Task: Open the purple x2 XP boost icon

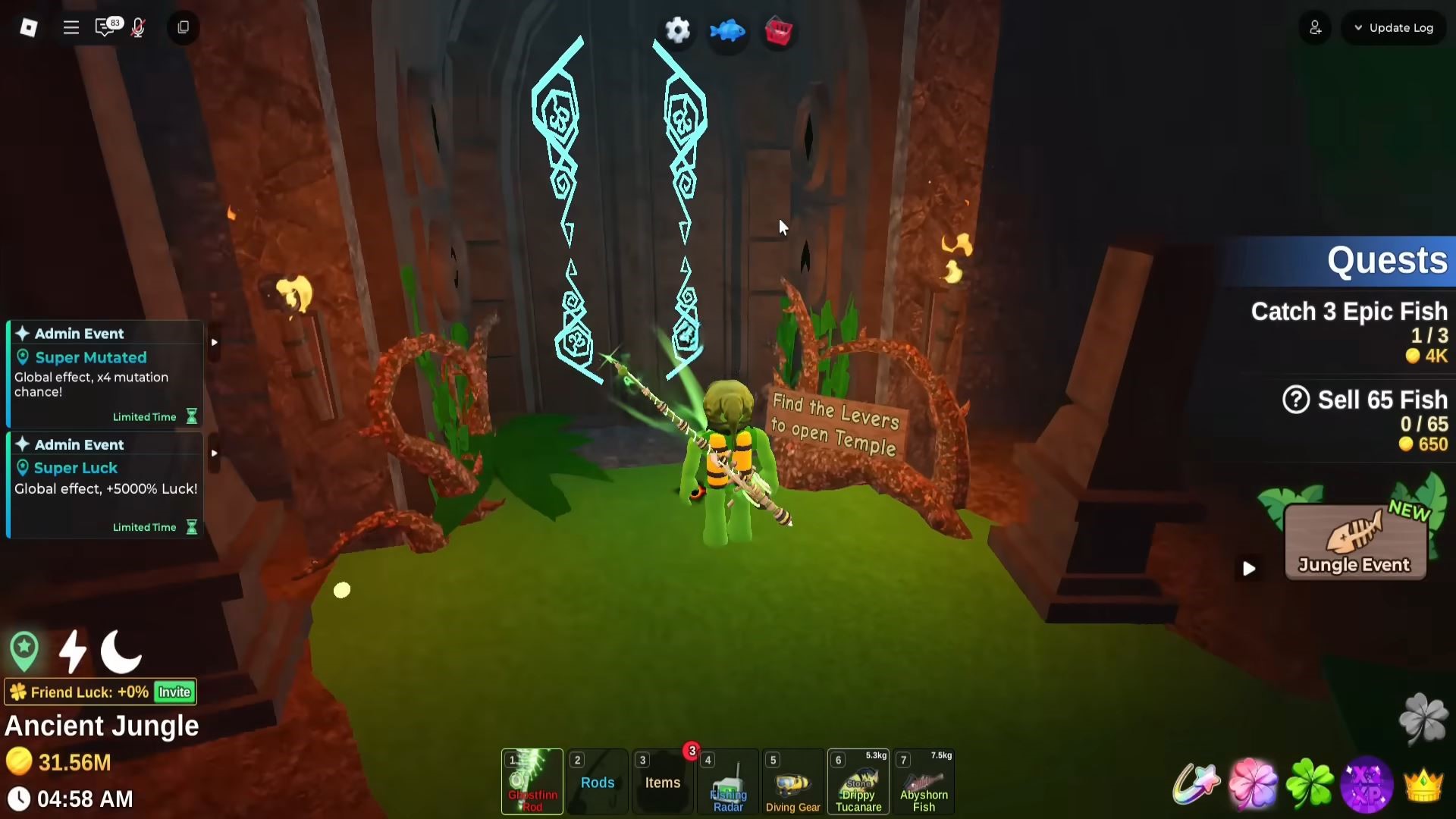Action: (x=1367, y=783)
